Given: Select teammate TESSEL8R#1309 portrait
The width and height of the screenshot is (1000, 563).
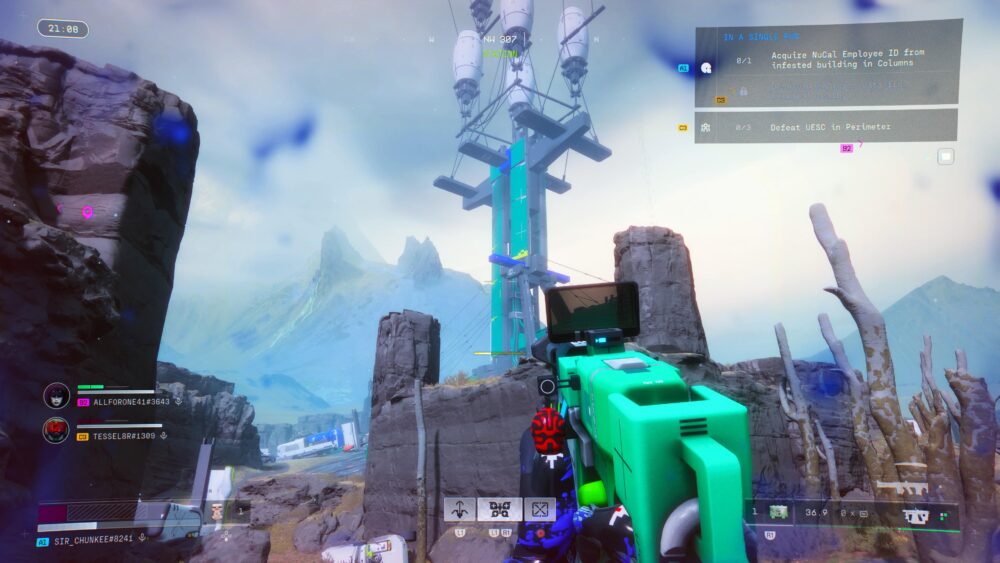Looking at the screenshot, I should pyautogui.click(x=56, y=430).
